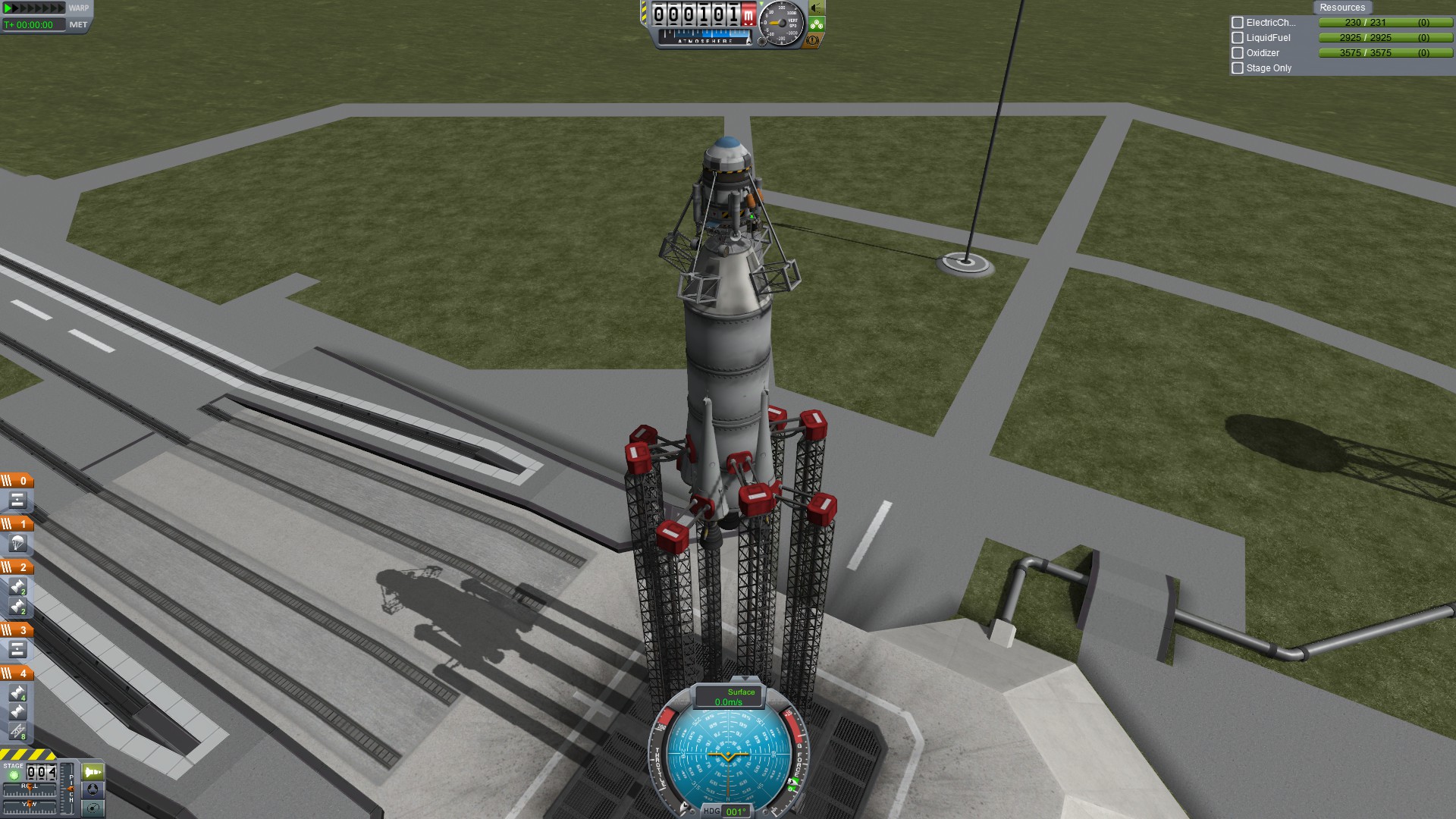Image resolution: width=1456 pixels, height=819 pixels.
Task: Switch to docking mode button
Action: (x=93, y=789)
